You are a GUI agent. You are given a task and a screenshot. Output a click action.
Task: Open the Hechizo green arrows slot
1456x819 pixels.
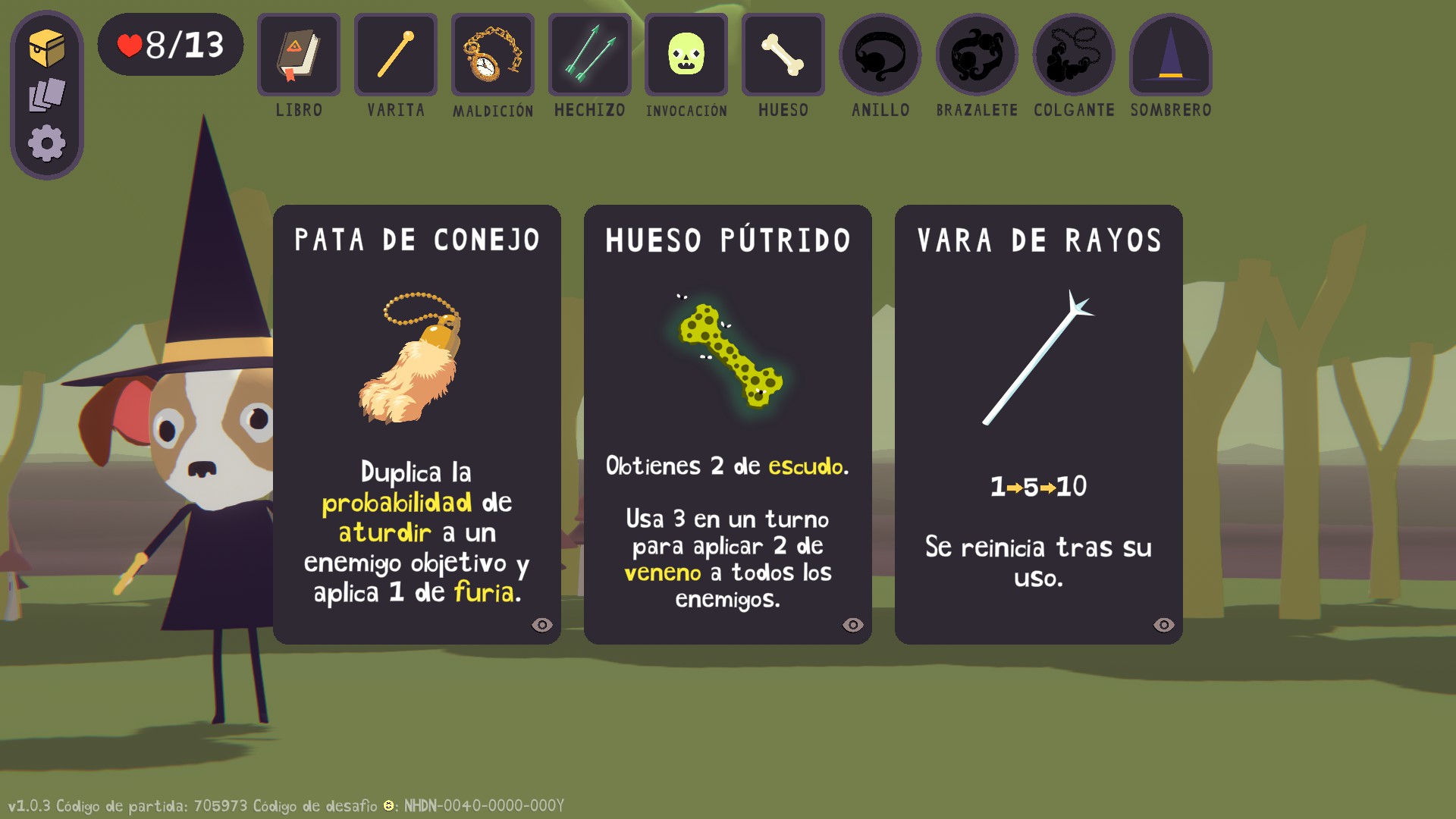point(590,55)
